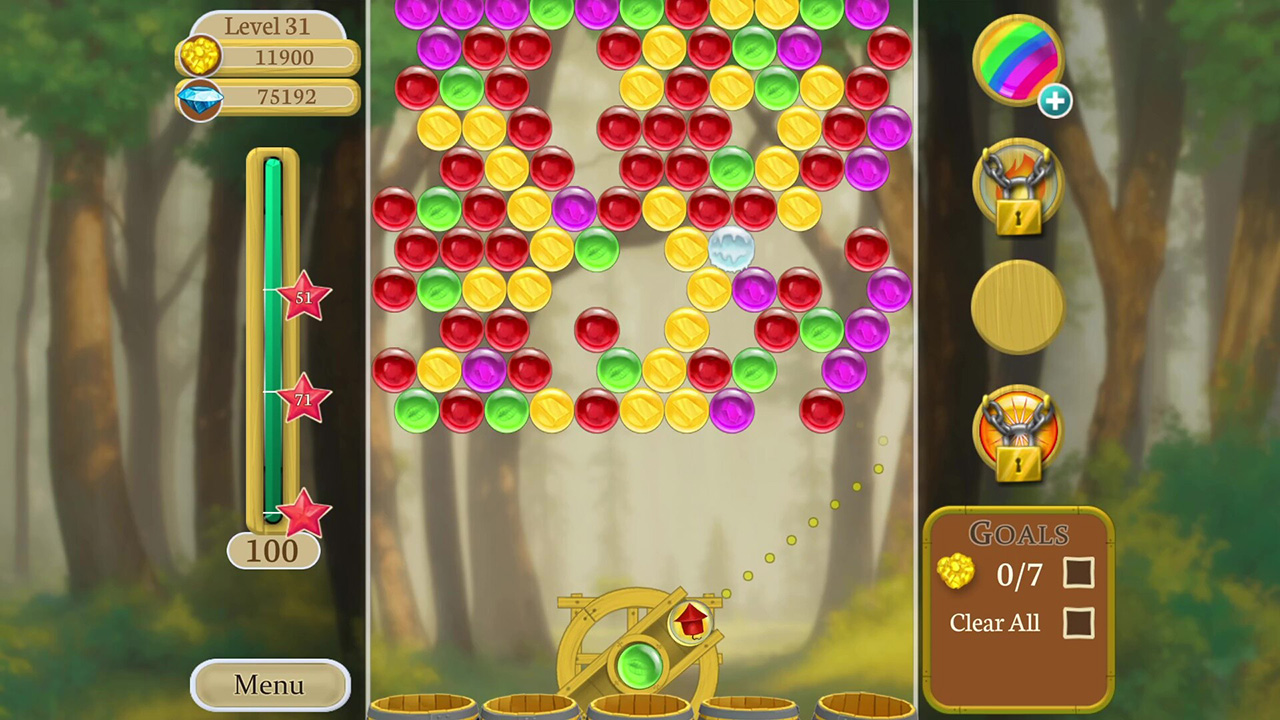Image resolution: width=1280 pixels, height=720 pixels.
Task: Open the Menu
Action: coord(267,685)
